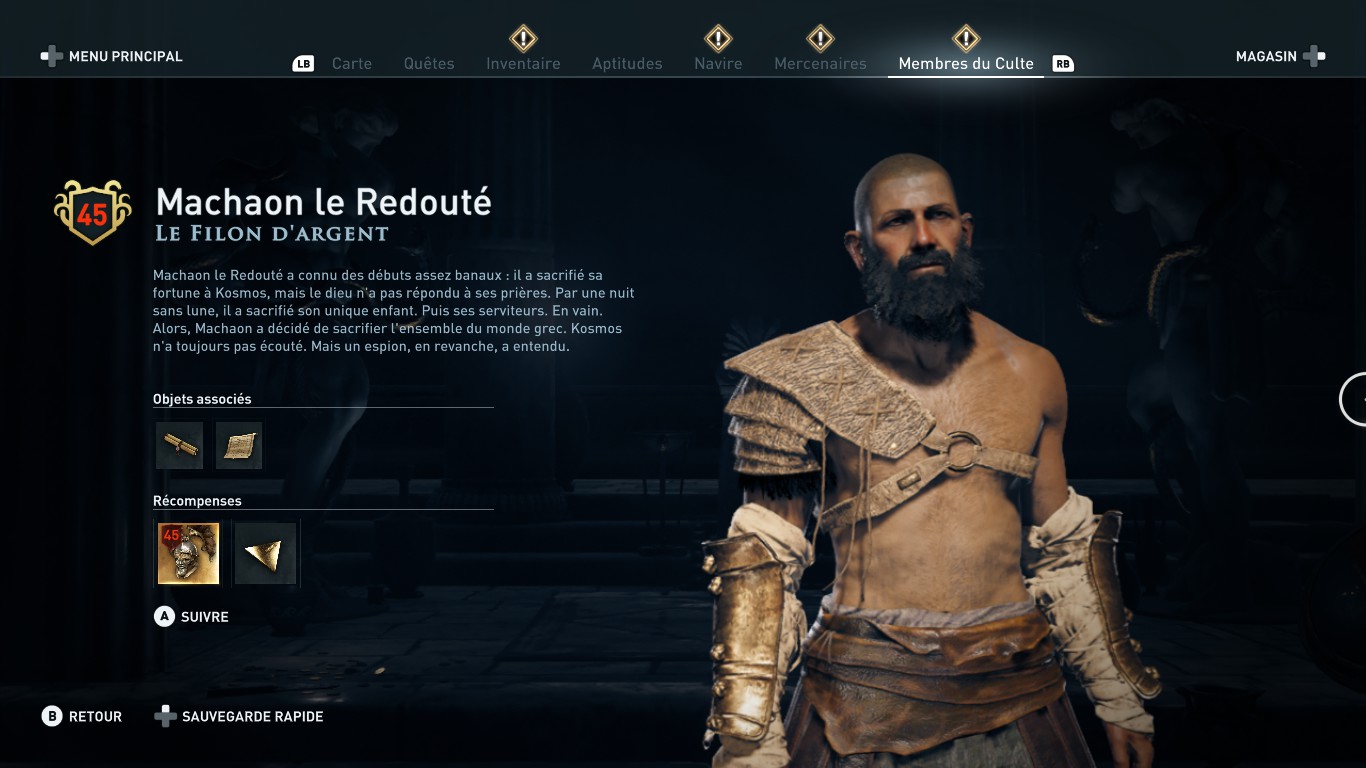The image size is (1366, 768).
Task: Click Retour to go back
Action: click(x=82, y=716)
